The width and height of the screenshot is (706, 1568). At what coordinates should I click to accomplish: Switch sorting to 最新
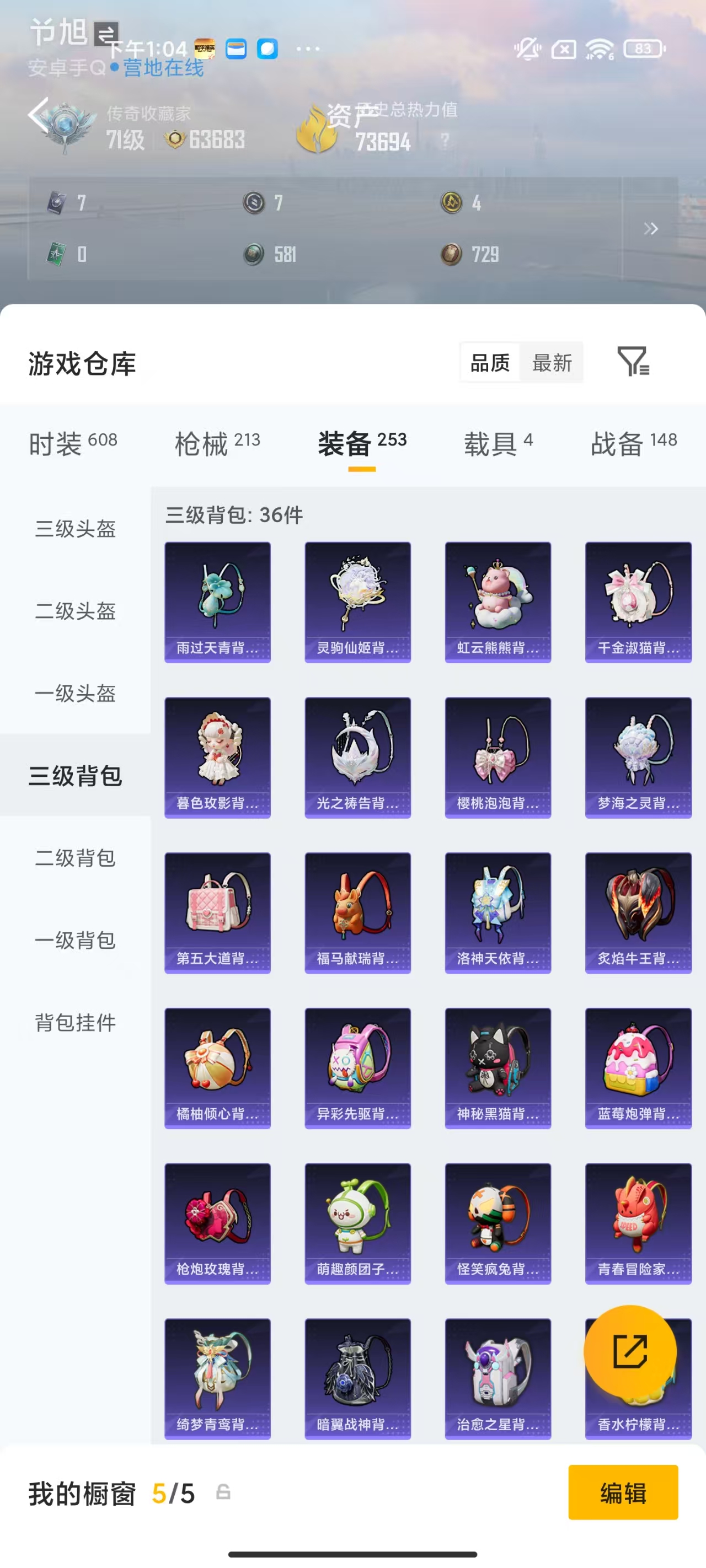pyautogui.click(x=552, y=363)
